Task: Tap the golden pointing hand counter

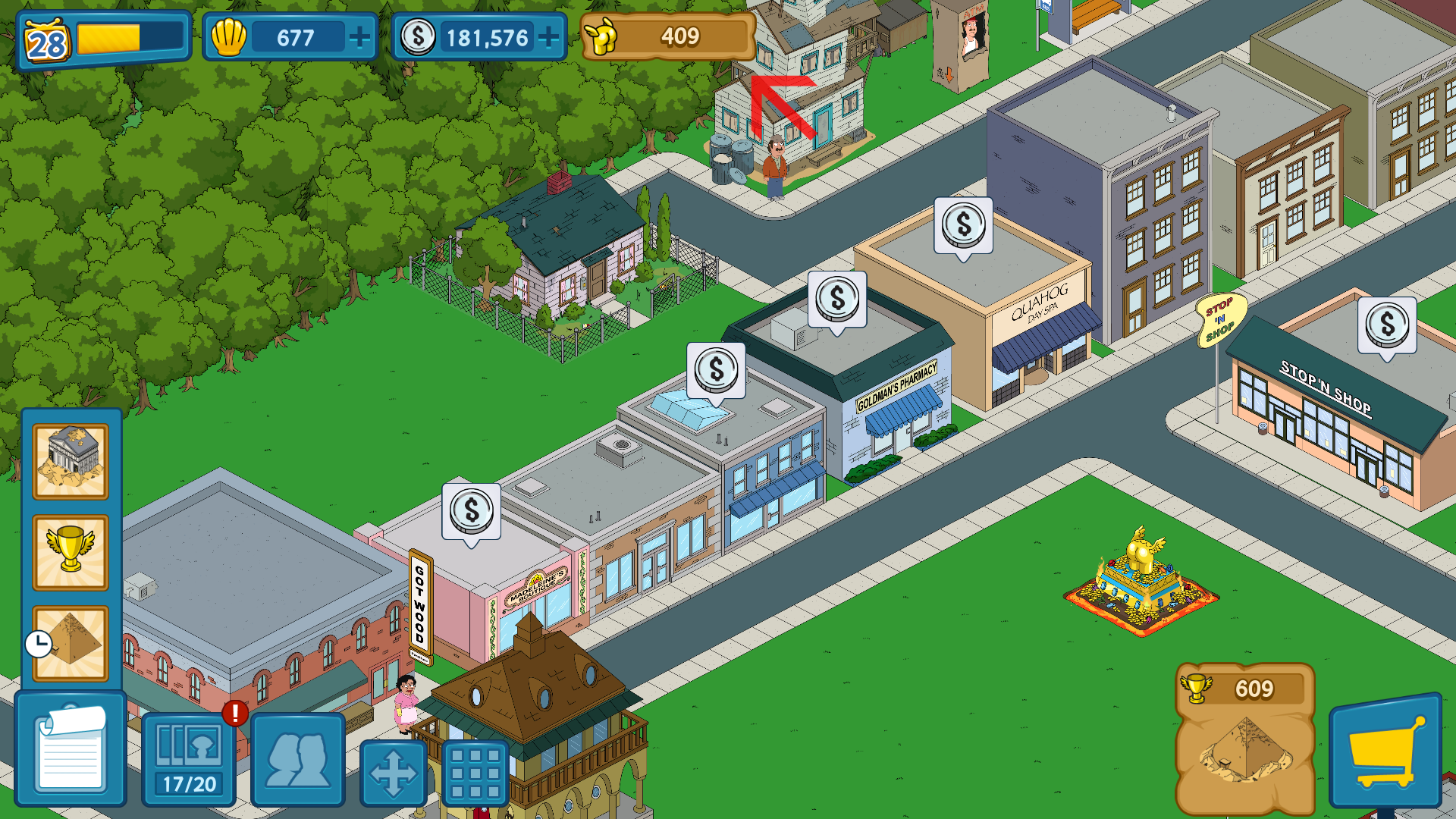Action: tap(668, 36)
